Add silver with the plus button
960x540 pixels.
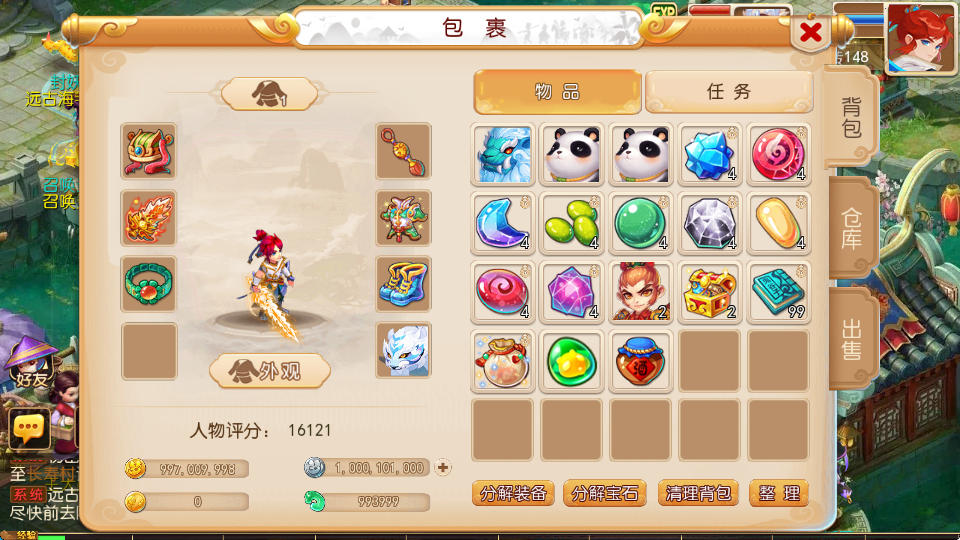[x=443, y=467]
